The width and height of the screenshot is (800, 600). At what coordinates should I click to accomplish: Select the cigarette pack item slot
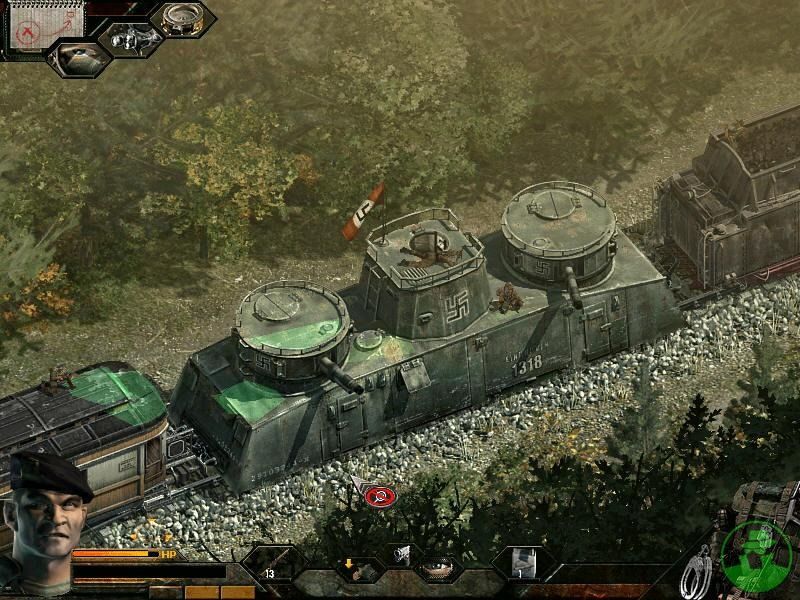point(521,565)
